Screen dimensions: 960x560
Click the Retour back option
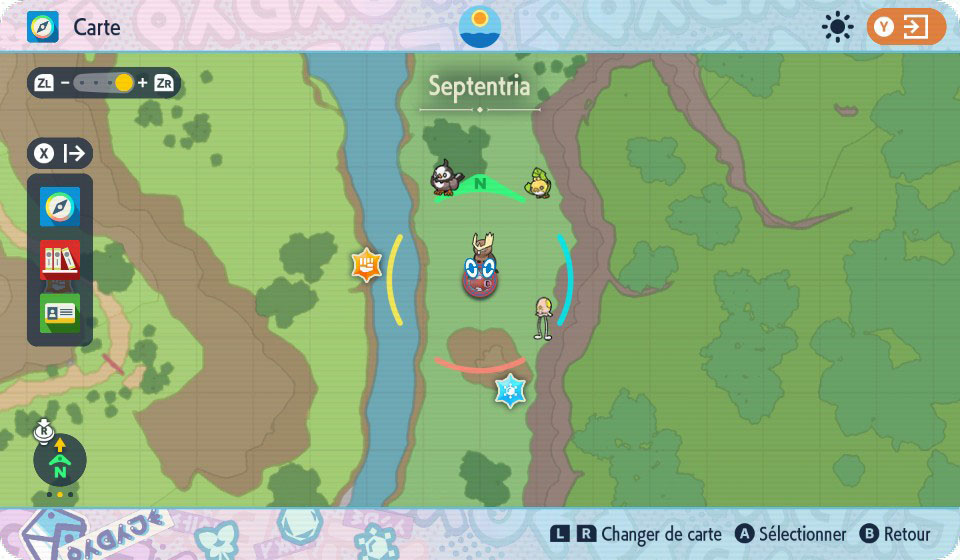click(x=895, y=534)
